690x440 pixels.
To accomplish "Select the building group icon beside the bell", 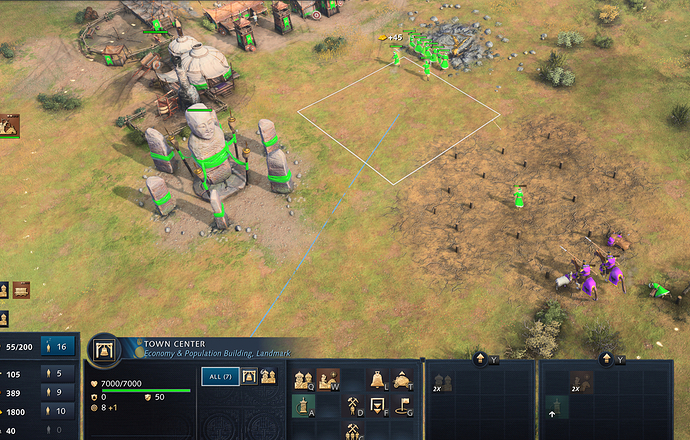I will pyautogui.click(x=269, y=377).
